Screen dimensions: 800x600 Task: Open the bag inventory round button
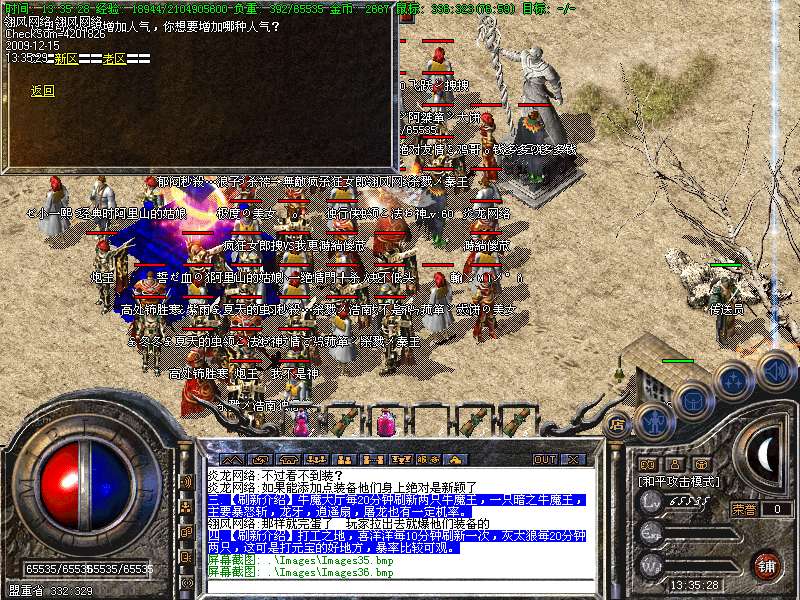coord(692,400)
